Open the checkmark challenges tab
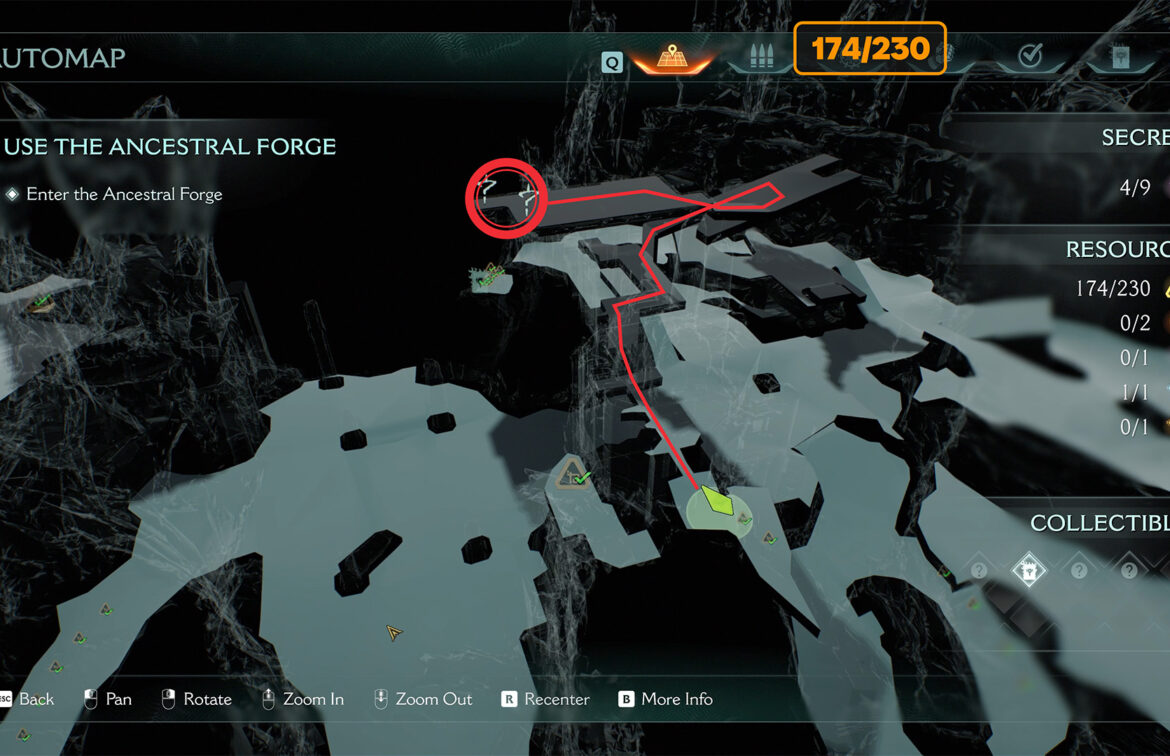This screenshot has height=756, width=1170. 1030,56
